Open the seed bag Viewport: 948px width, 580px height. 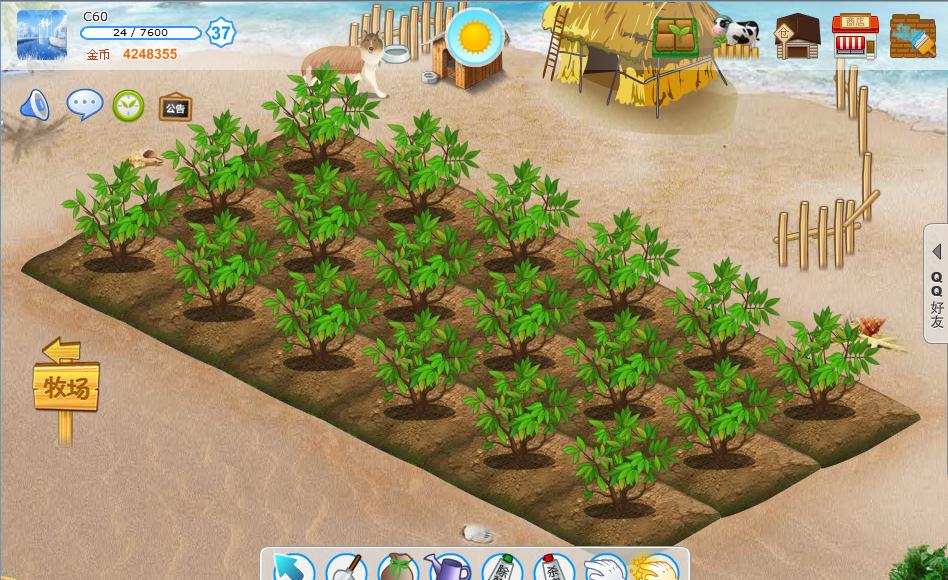pos(397,568)
